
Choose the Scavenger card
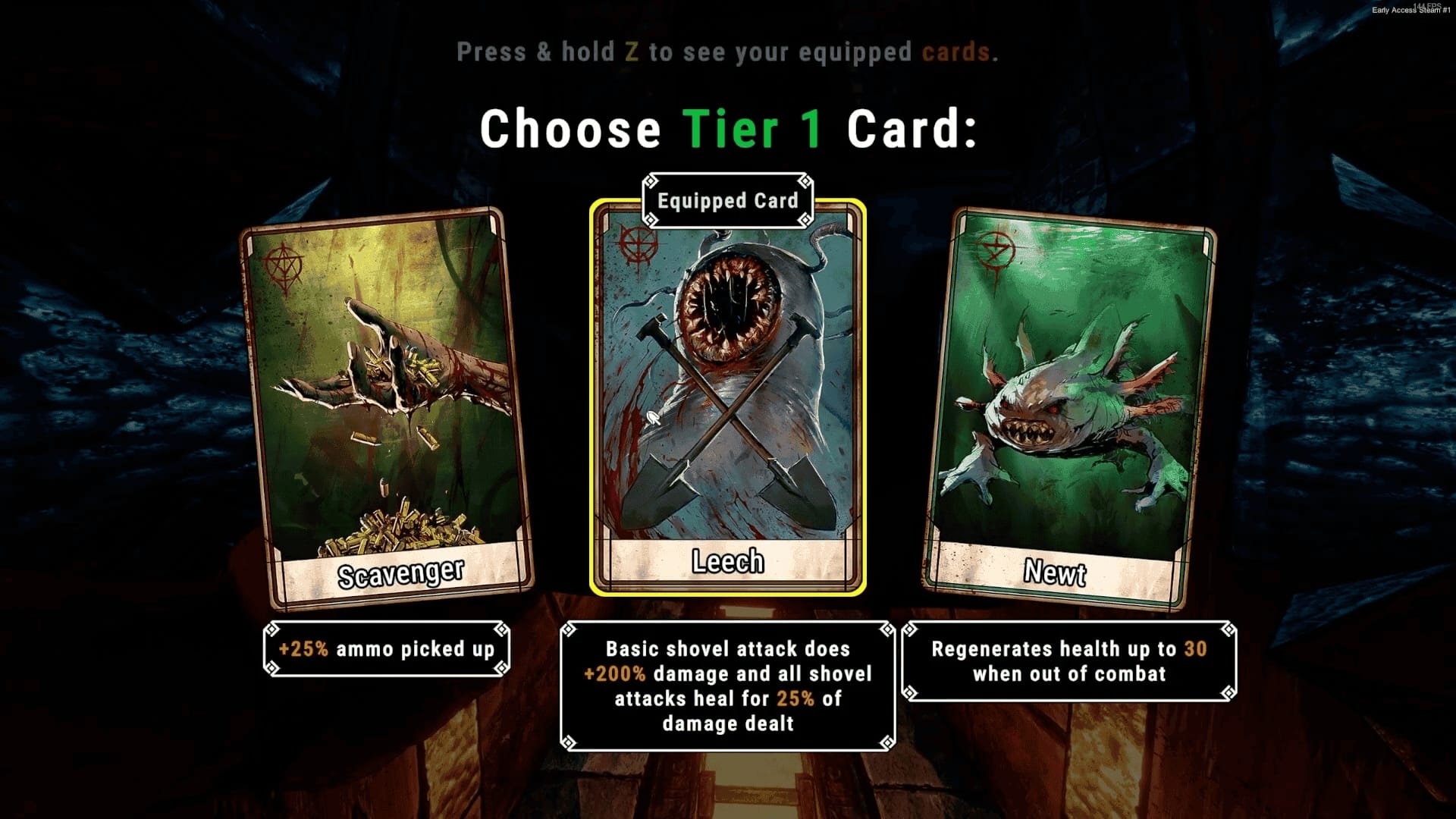coord(387,409)
